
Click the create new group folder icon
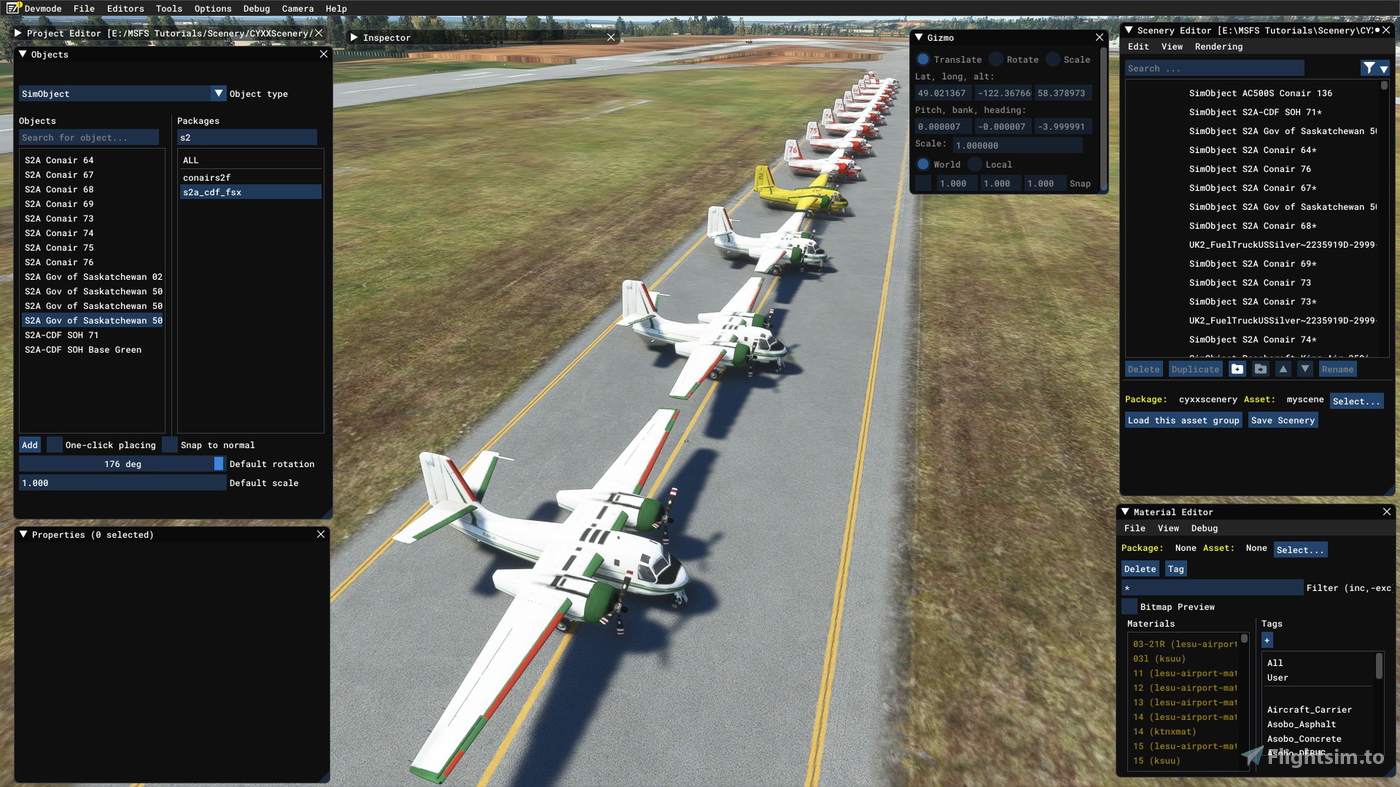[x=1238, y=369]
